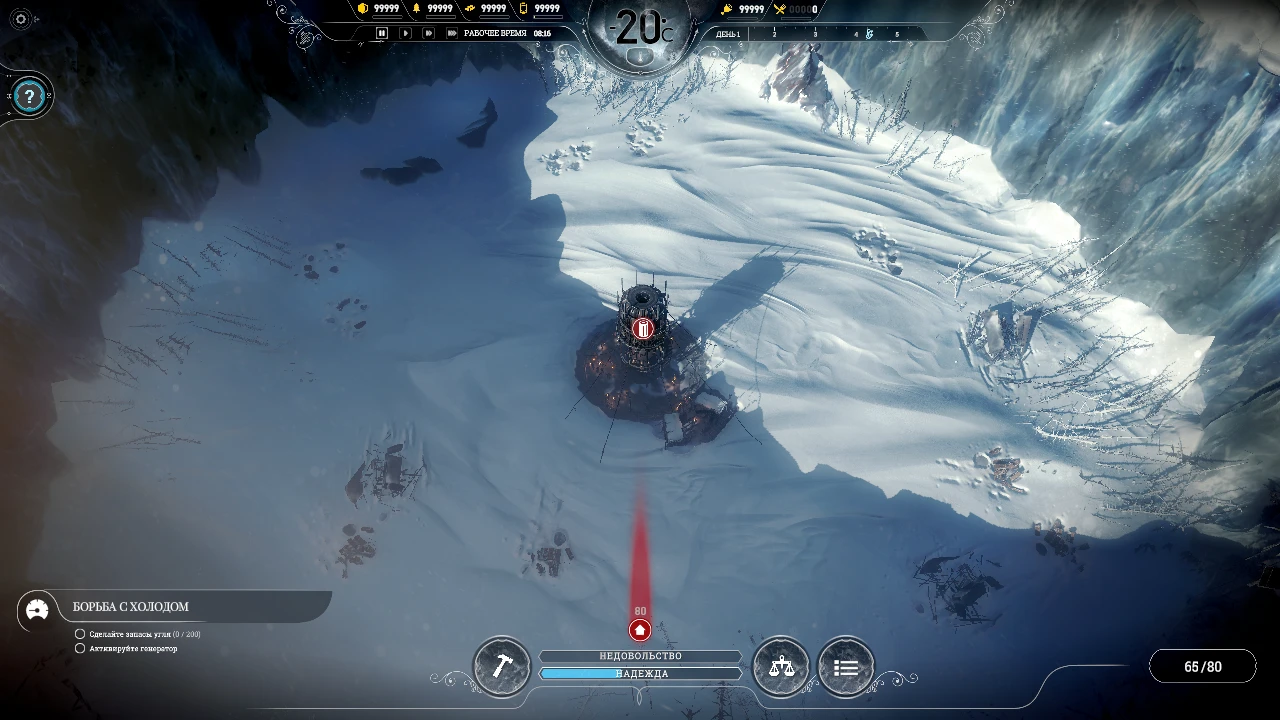Click the engineers counter showing 0
This screenshot has width=1280, height=720.
coord(790,9)
